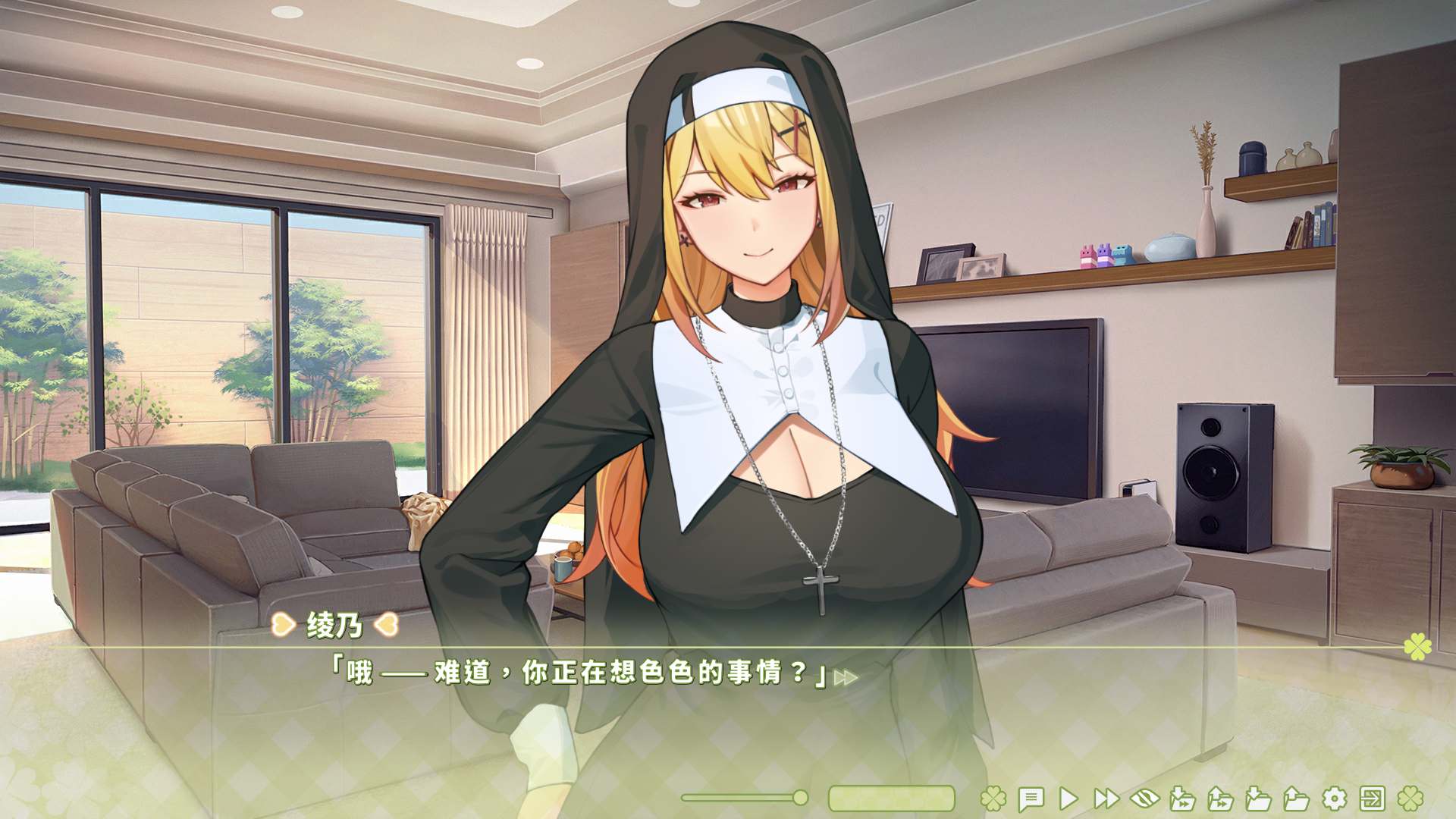Quick load using the folder with up-arrow and fast-forward mark
The image size is (1456, 819).
(x=1220, y=799)
